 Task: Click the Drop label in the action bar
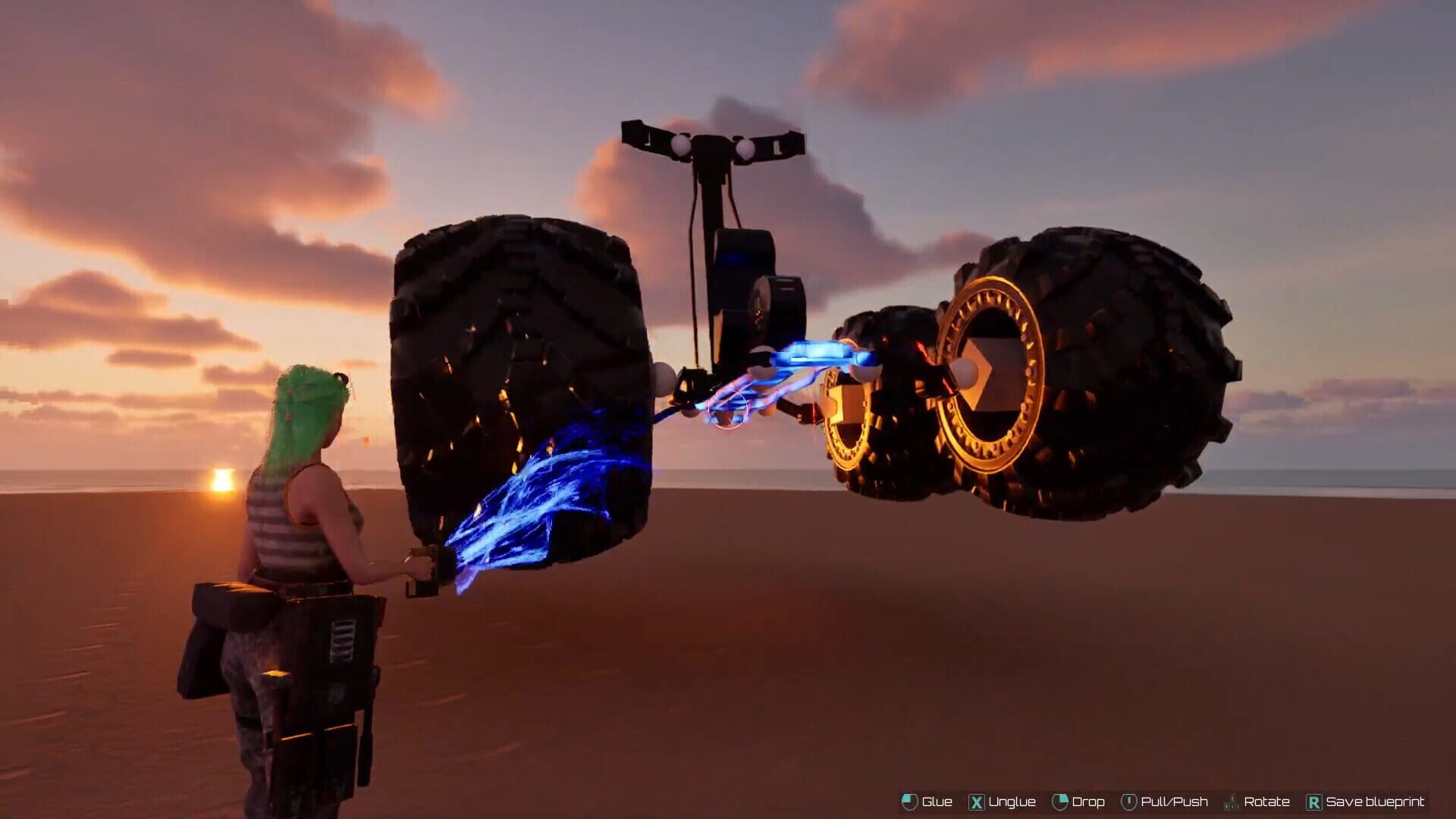click(1089, 802)
